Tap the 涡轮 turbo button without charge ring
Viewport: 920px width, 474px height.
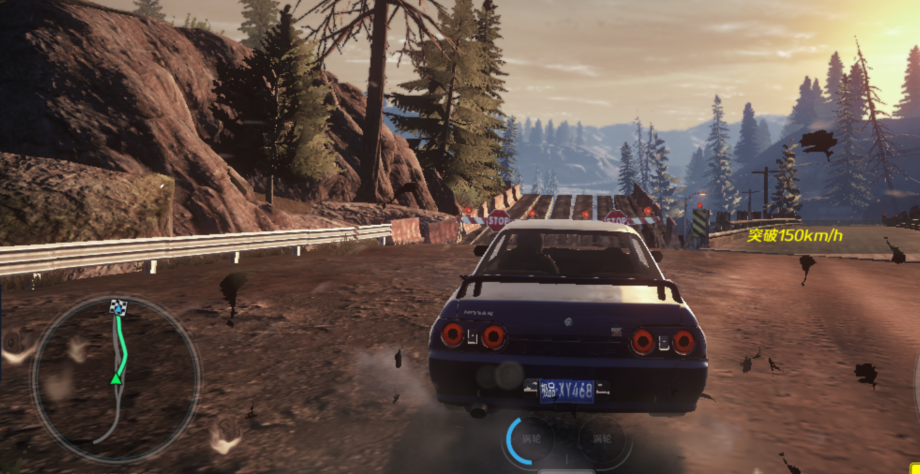[x=601, y=439]
